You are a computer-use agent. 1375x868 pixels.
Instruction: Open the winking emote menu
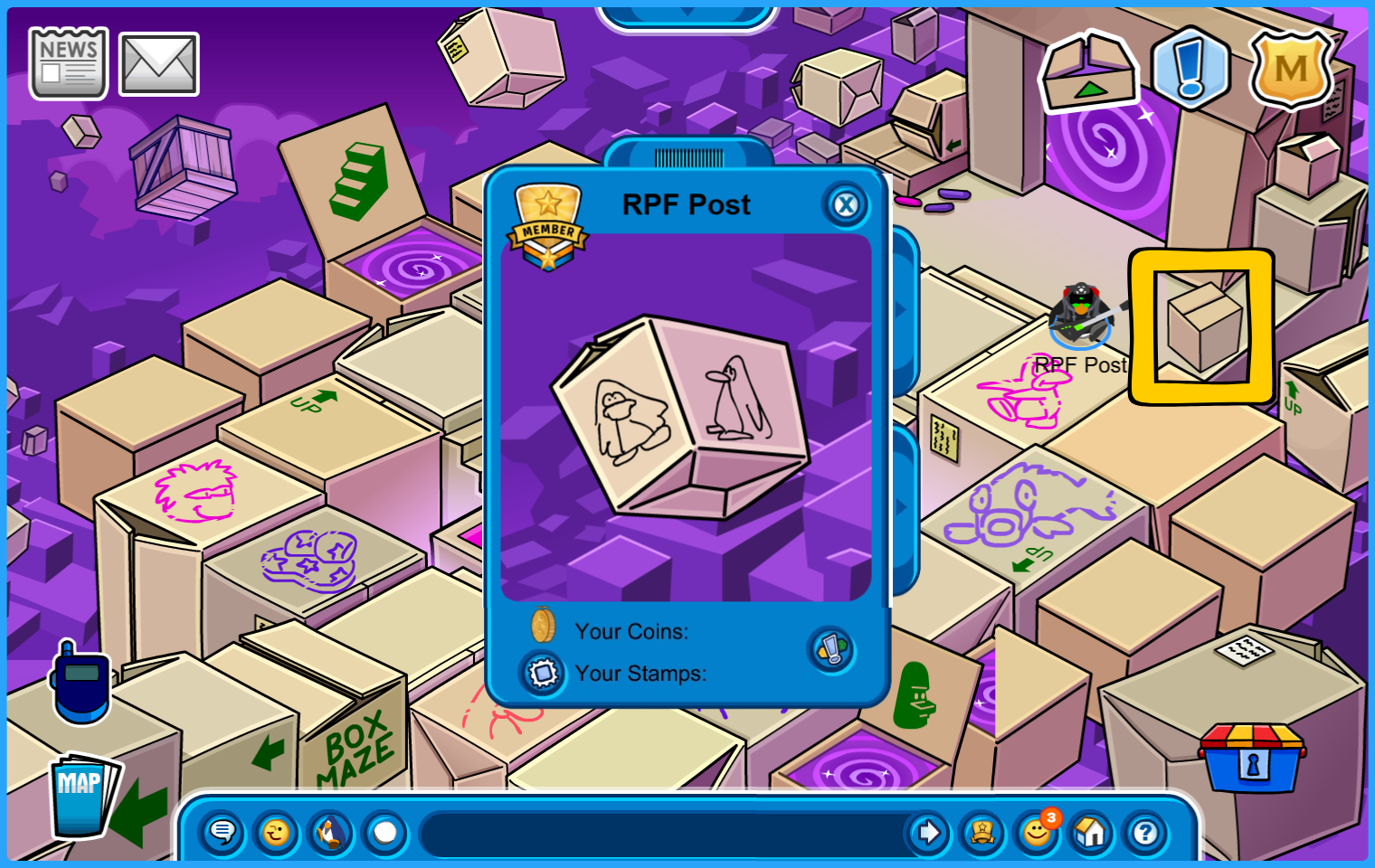(276, 832)
